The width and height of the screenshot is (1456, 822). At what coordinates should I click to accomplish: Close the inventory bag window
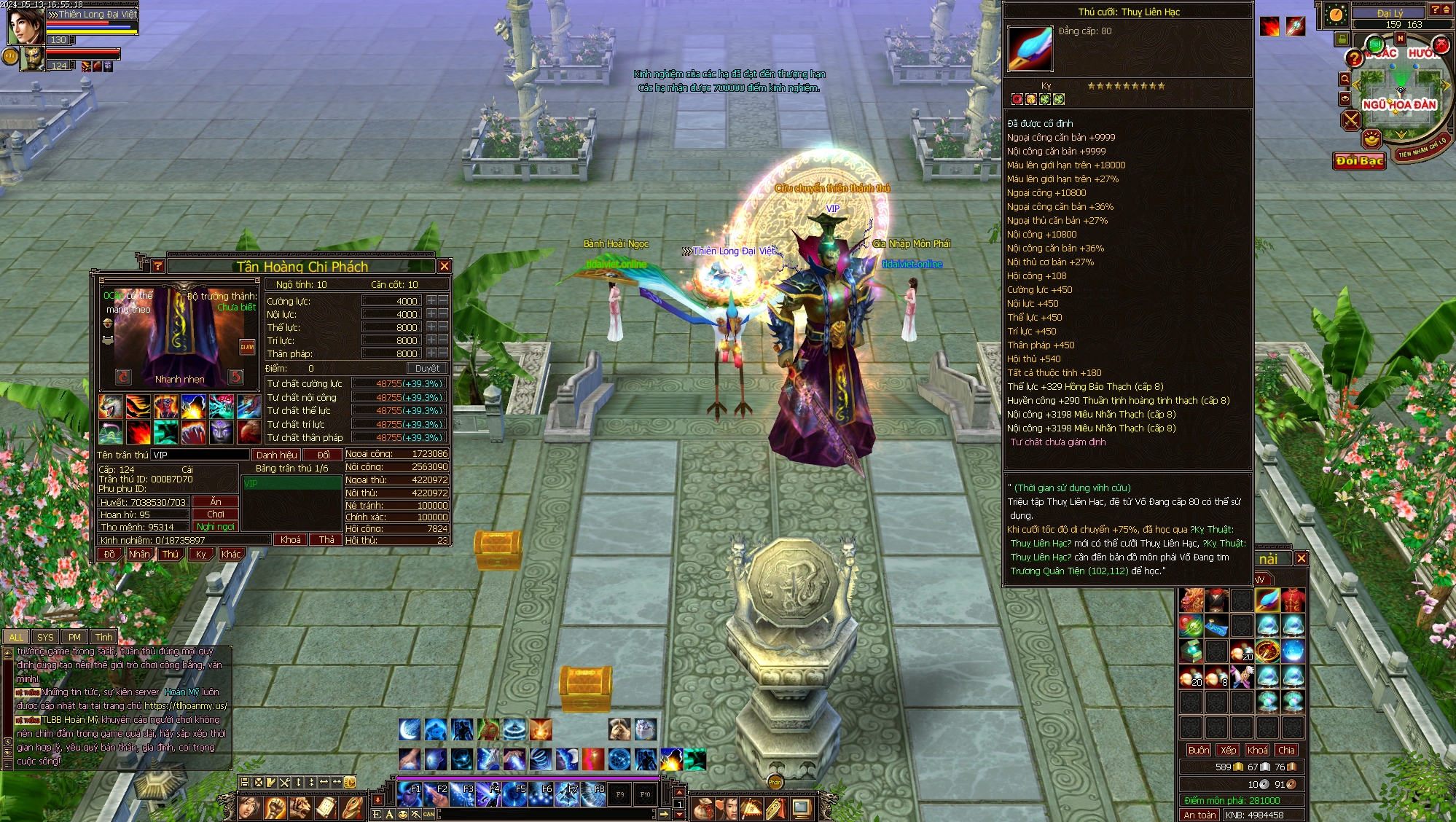[x=1302, y=559]
